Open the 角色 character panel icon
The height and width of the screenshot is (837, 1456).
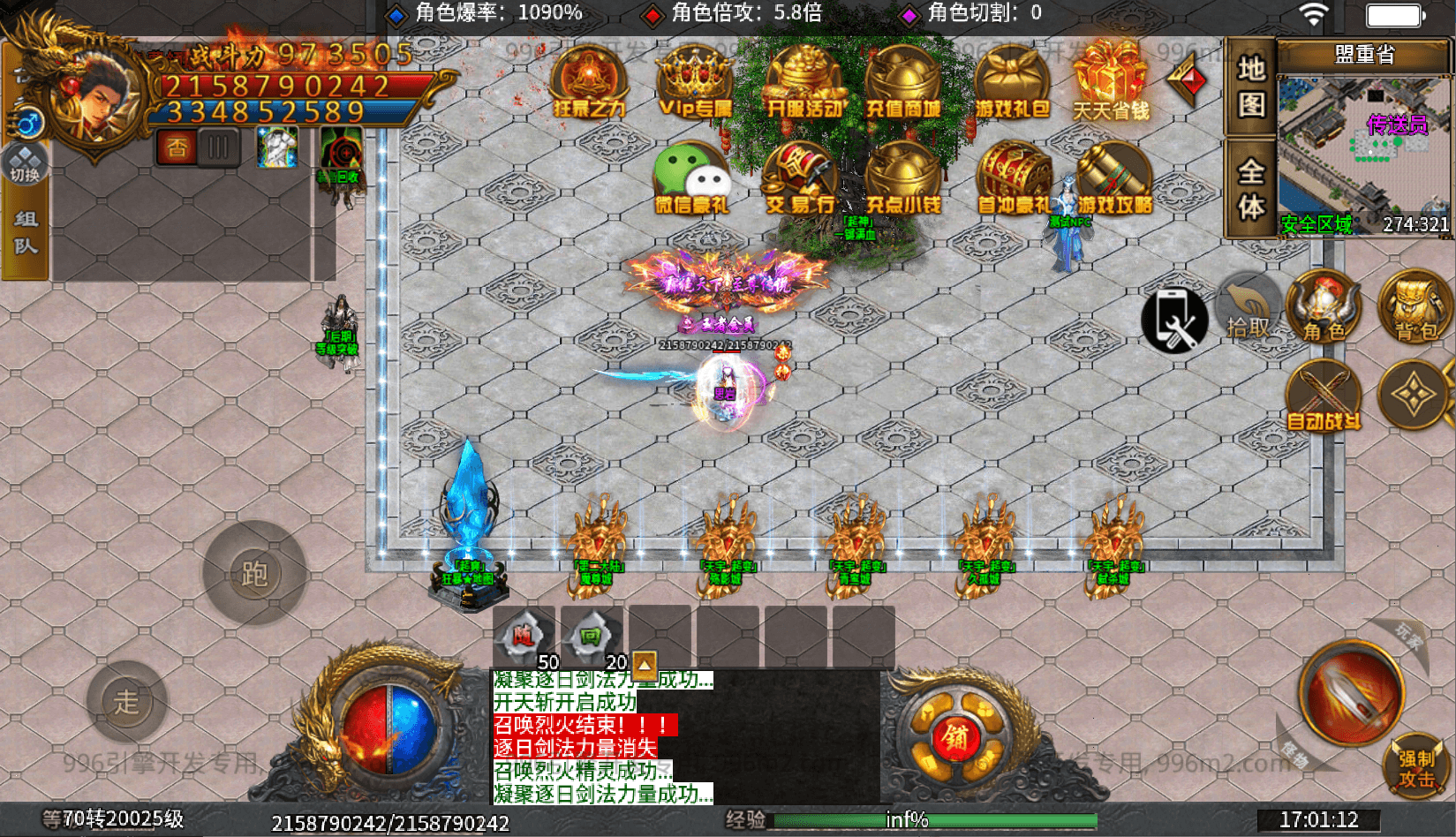click(x=1323, y=309)
